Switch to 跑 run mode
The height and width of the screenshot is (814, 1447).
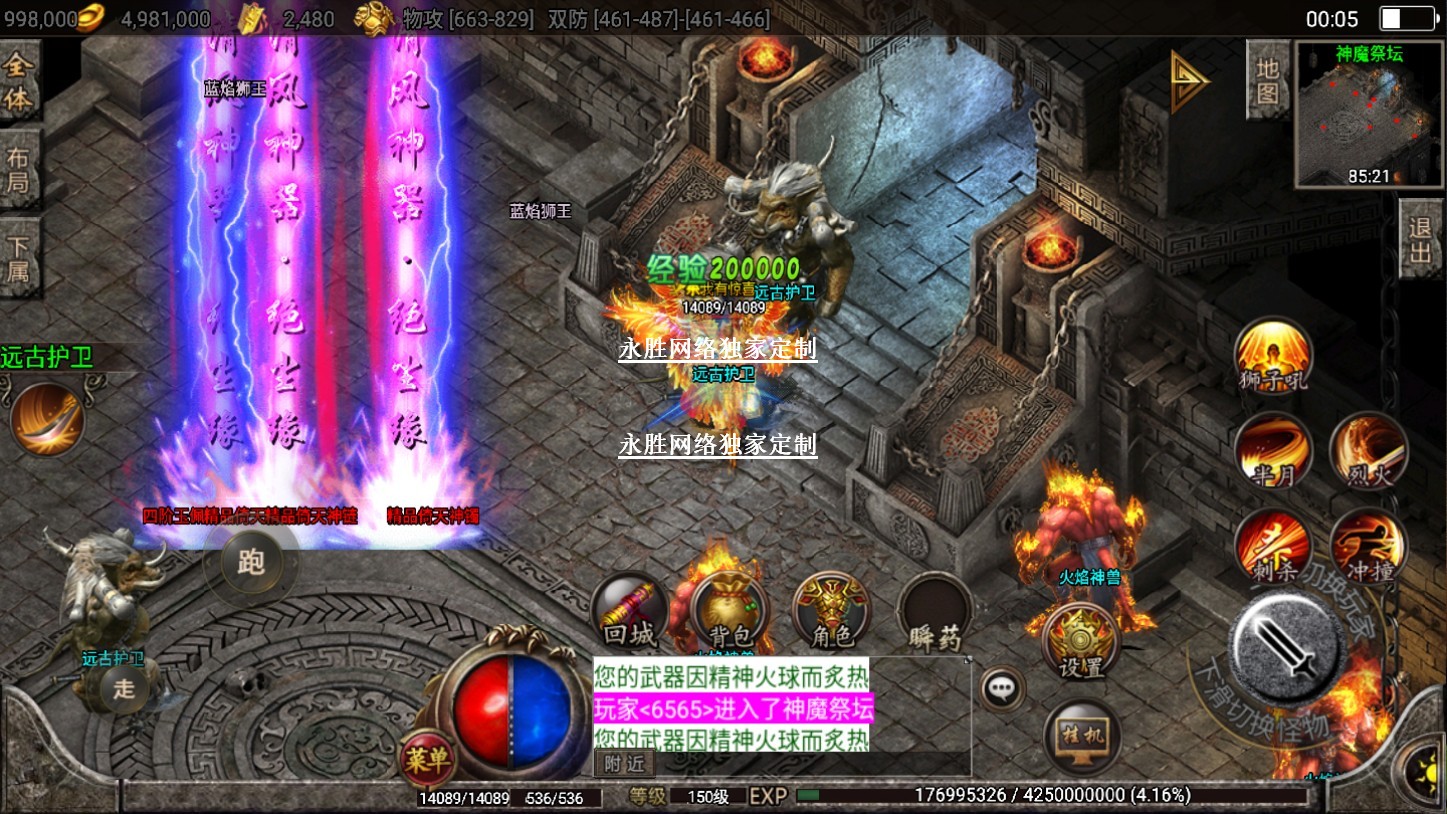point(250,563)
